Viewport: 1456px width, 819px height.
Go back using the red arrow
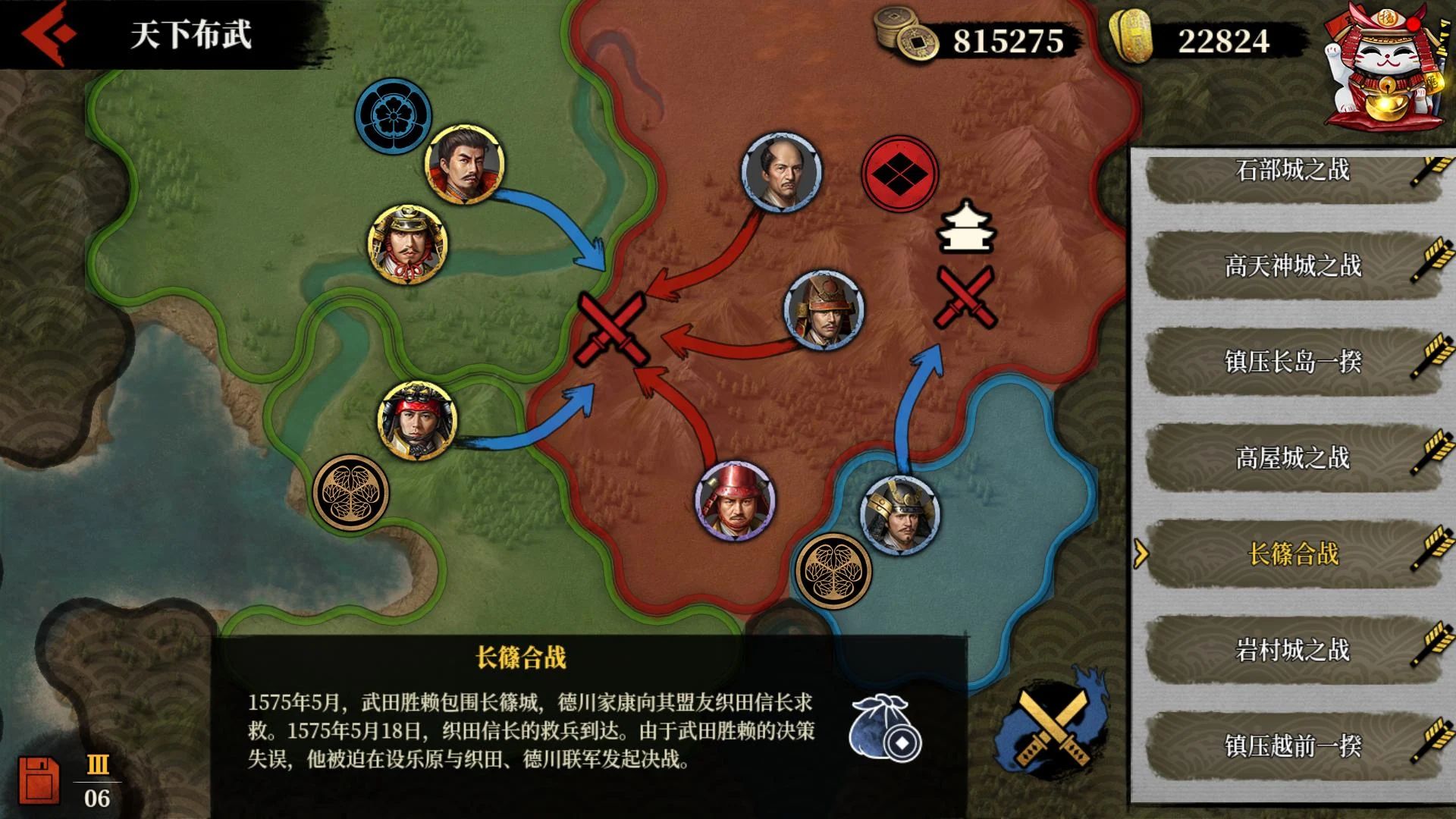49,34
